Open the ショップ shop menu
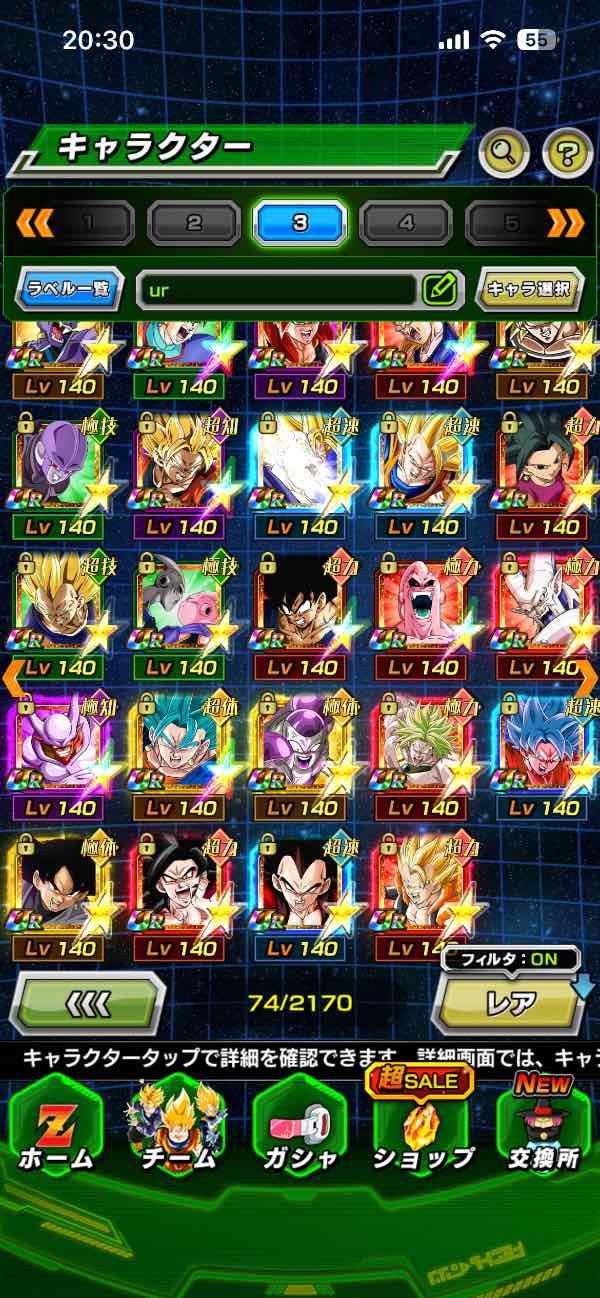This screenshot has width=600, height=1298. pos(423,1130)
